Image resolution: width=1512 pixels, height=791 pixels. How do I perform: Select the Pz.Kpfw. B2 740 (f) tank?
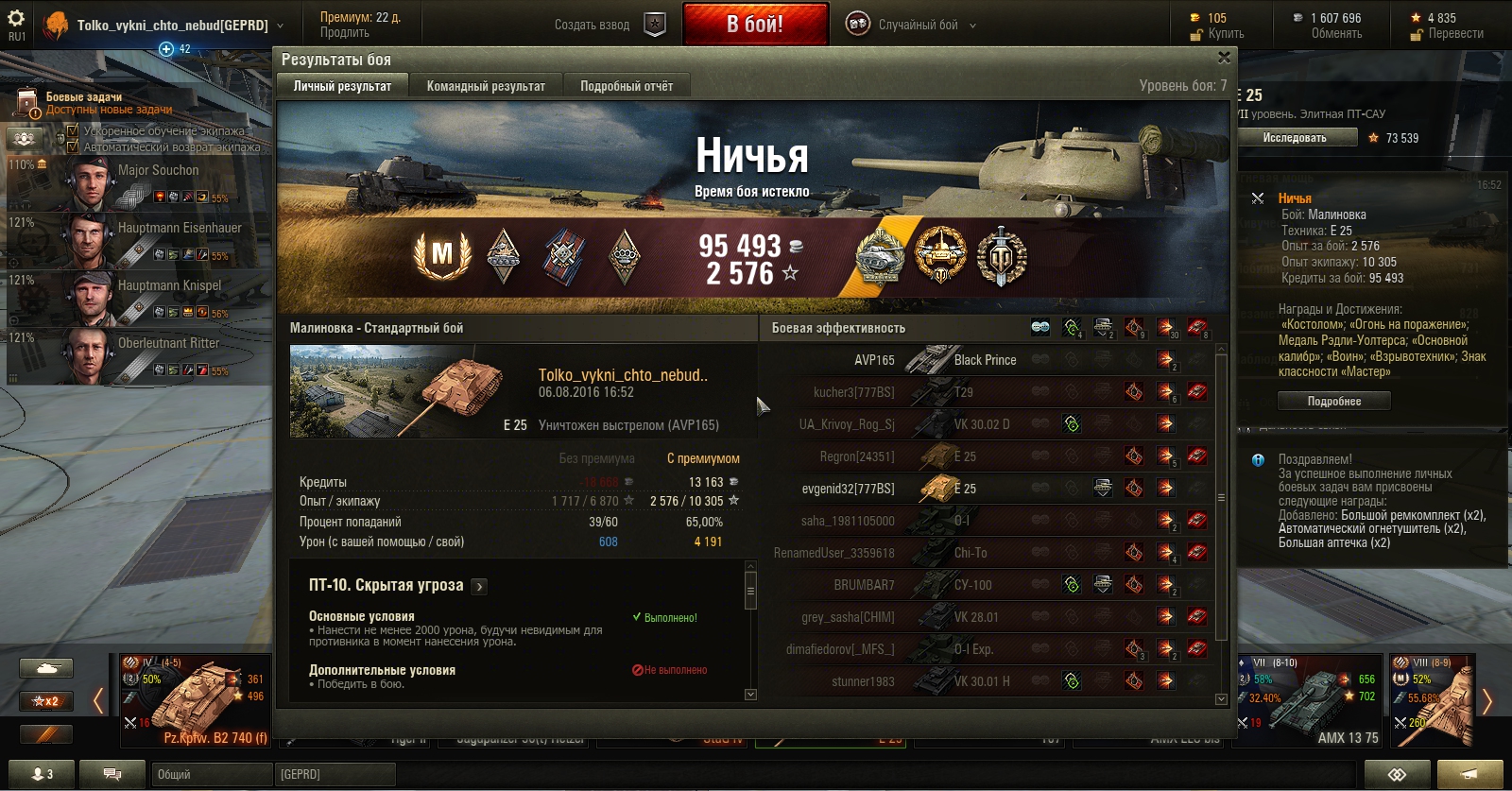[x=196, y=699]
